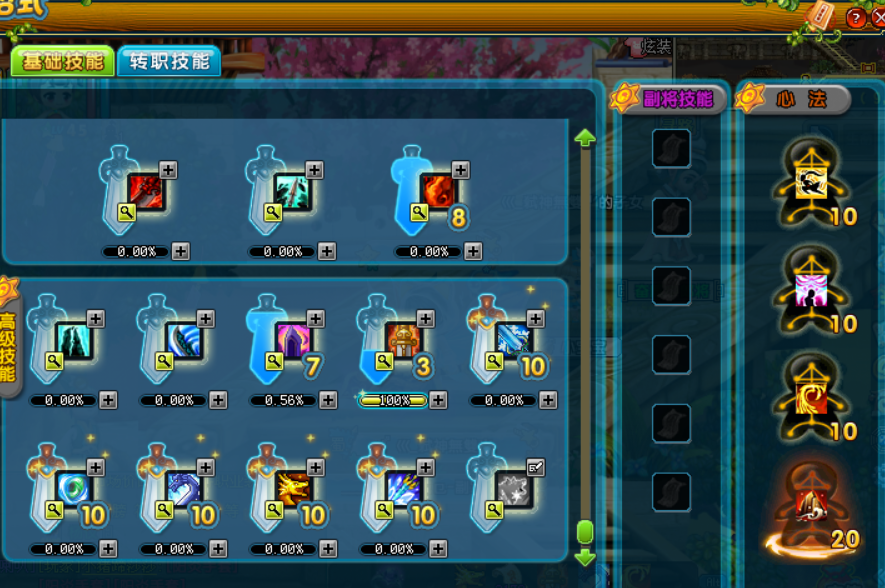Image resolution: width=885 pixels, height=588 pixels.
Task: Select the green orb skill icon
Action: click(74, 489)
